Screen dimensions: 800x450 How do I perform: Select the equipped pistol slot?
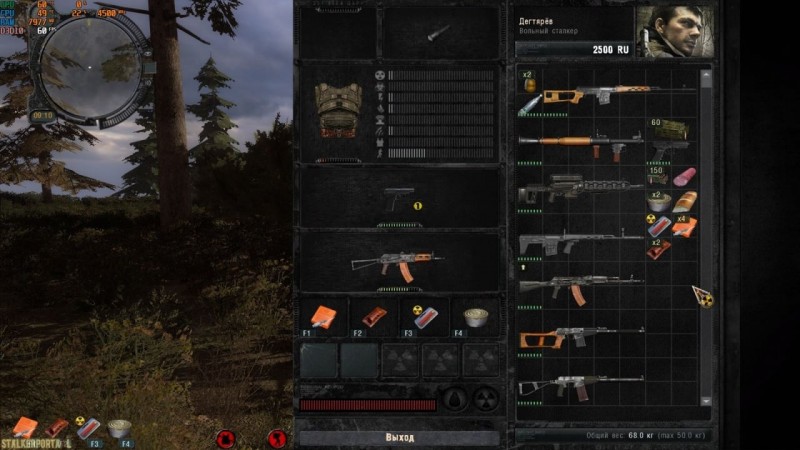coord(400,198)
